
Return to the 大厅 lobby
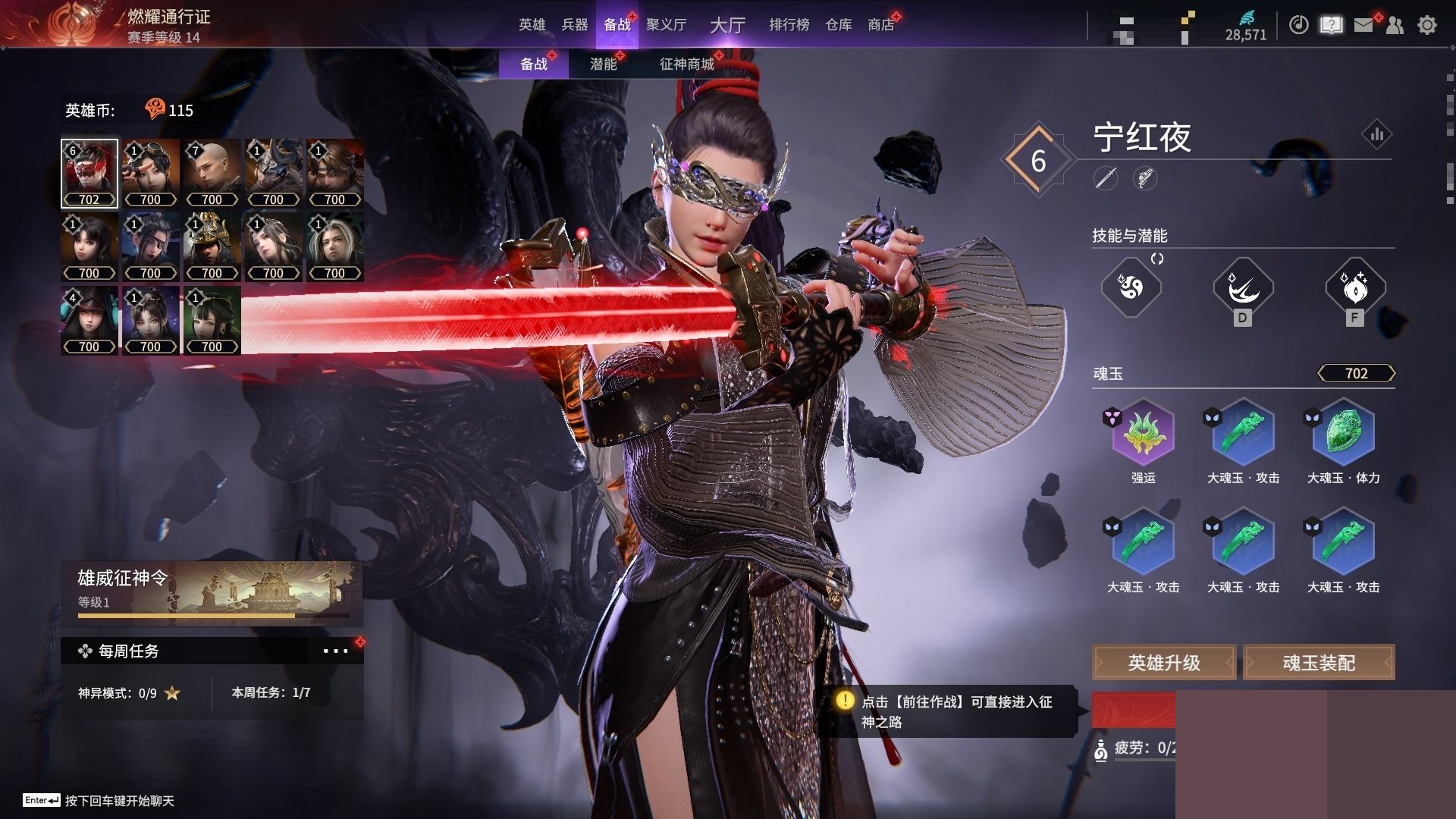pos(727,25)
